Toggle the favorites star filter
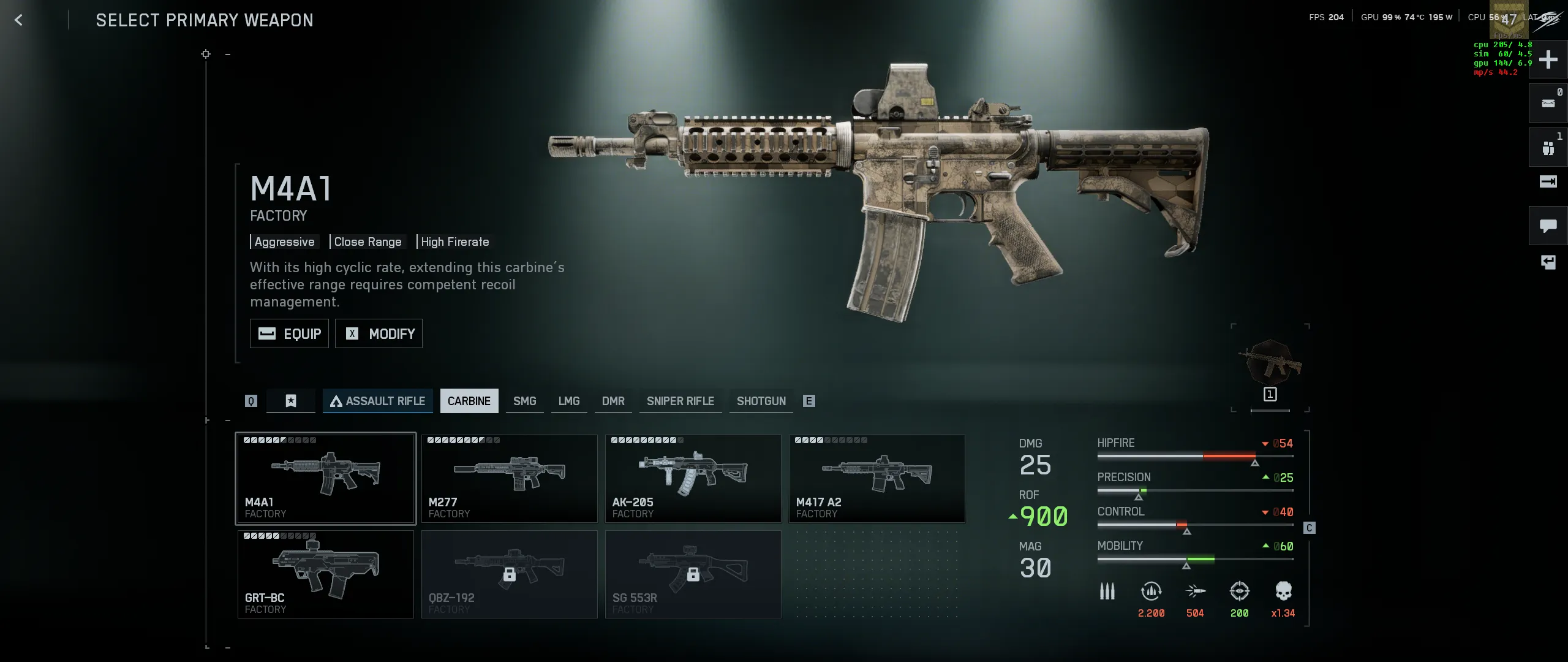This screenshot has width=1568, height=662. [x=290, y=401]
